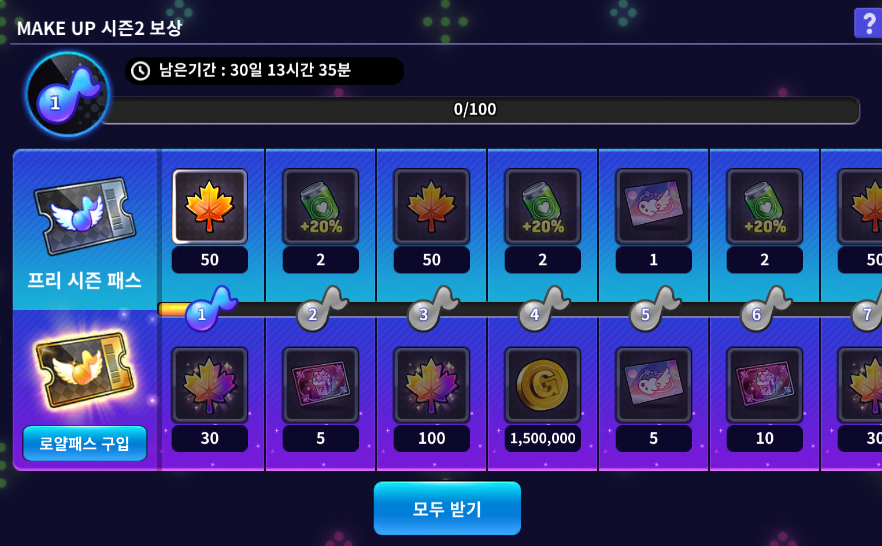Open the help question mark button
This screenshot has height=546, width=882.
866,23
